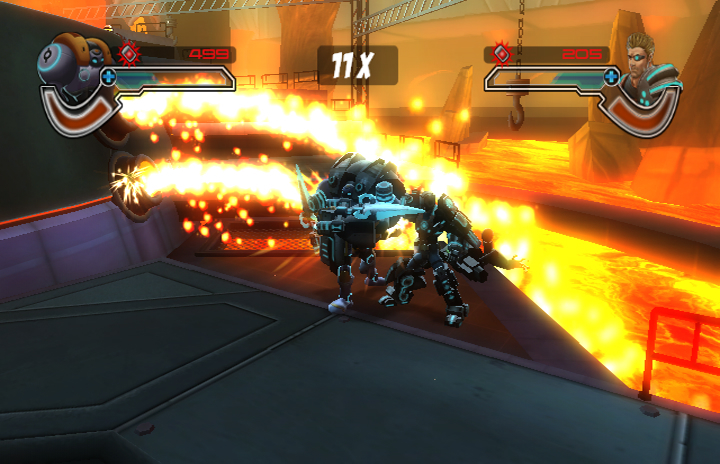
Task: Click the red diamond emblem next to 205
Action: coord(500,54)
